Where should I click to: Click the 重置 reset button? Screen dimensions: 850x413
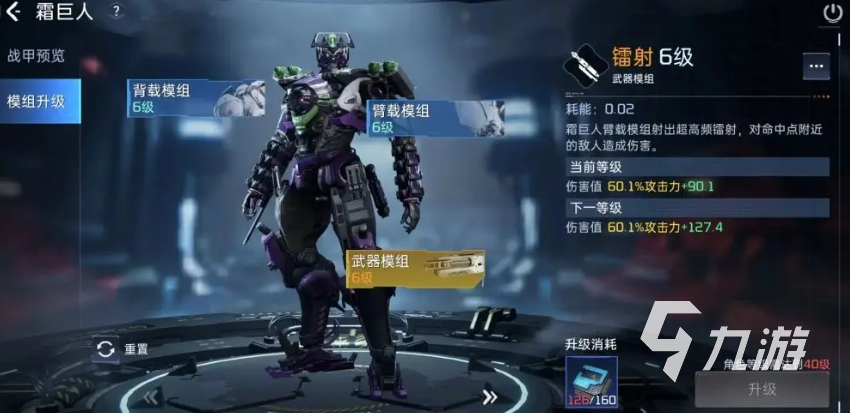(122, 350)
